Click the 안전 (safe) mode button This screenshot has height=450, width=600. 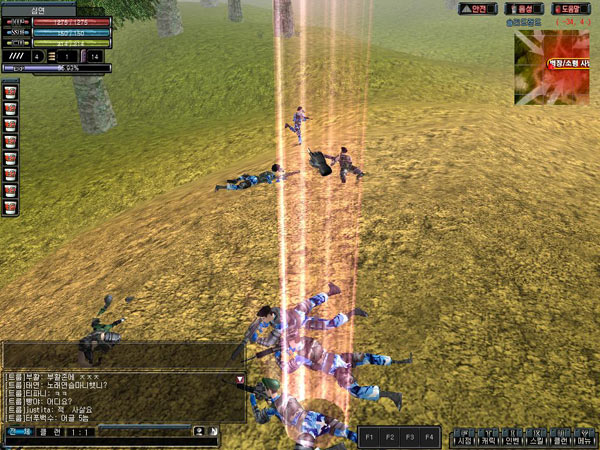pyautogui.click(x=478, y=8)
